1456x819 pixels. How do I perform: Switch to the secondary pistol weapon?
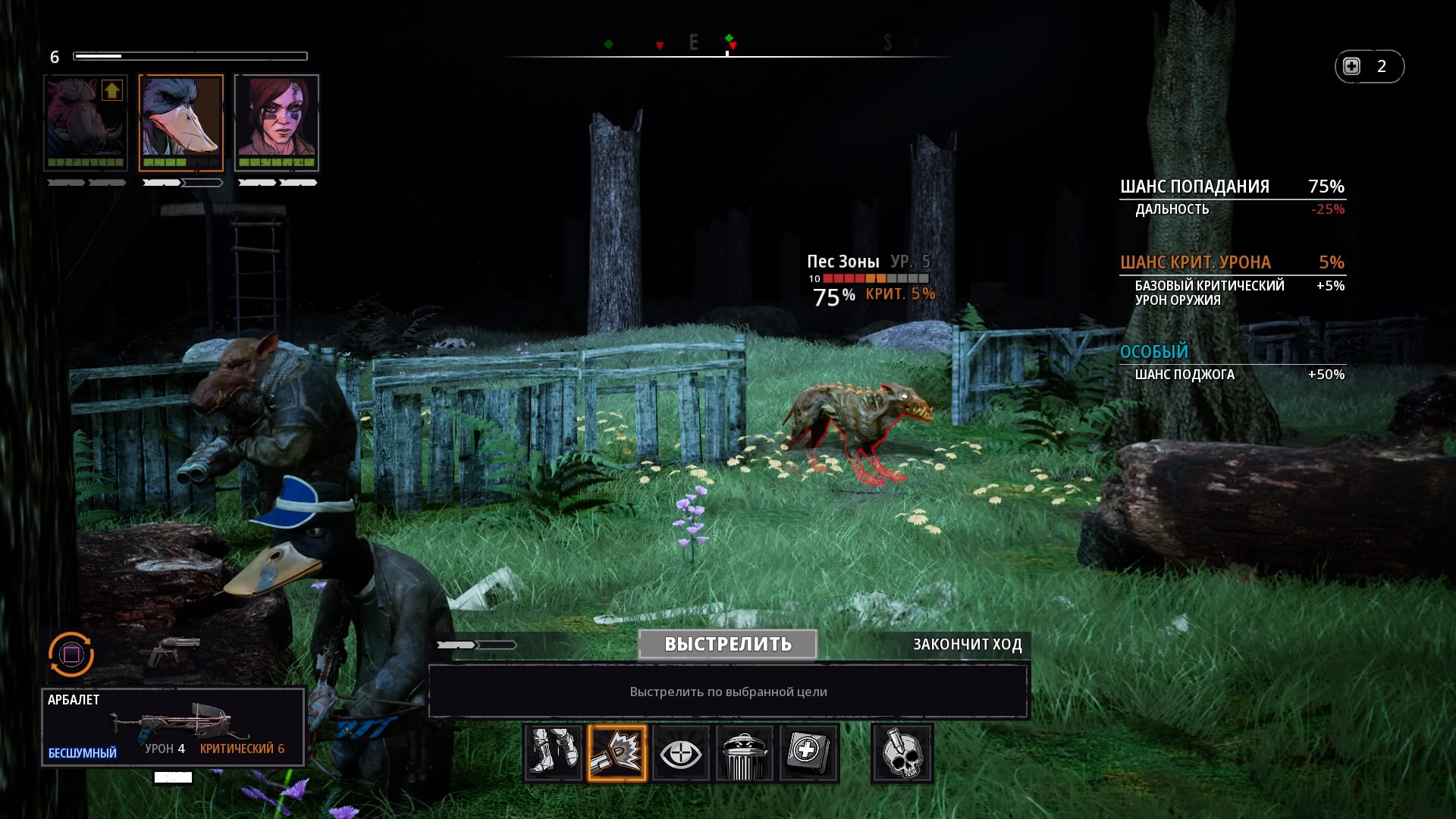point(174,650)
